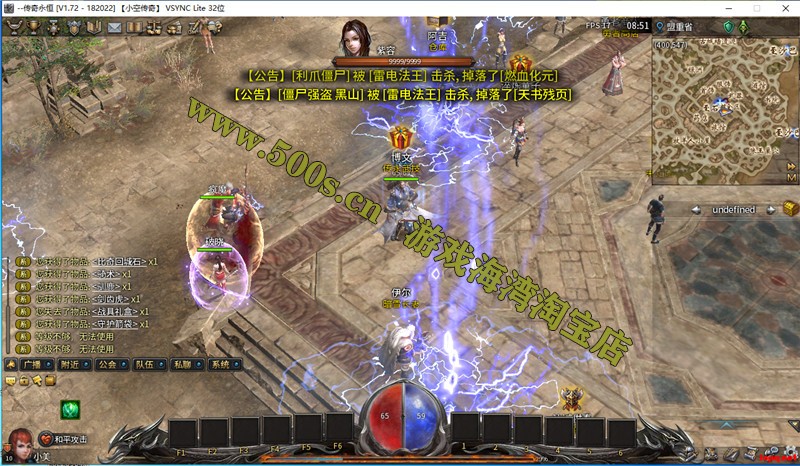This screenshot has width=800, height=466.
Task: Open the mail envelope icon
Action: point(113,26)
